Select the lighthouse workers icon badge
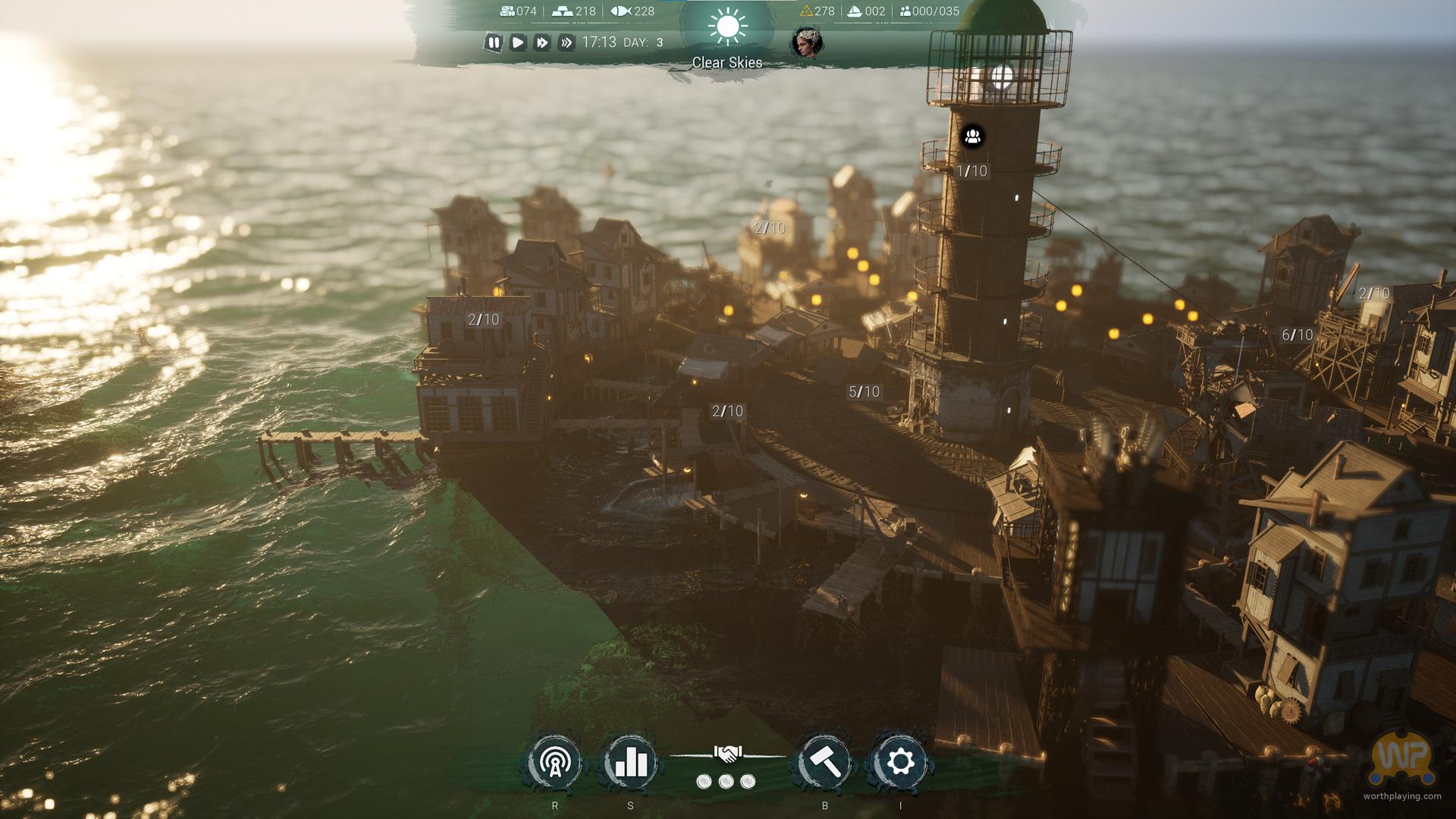 pos(973,136)
